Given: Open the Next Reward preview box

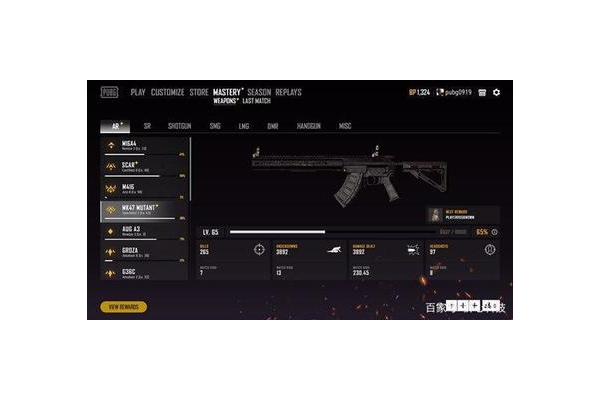Looking at the screenshot, I should (462, 215).
